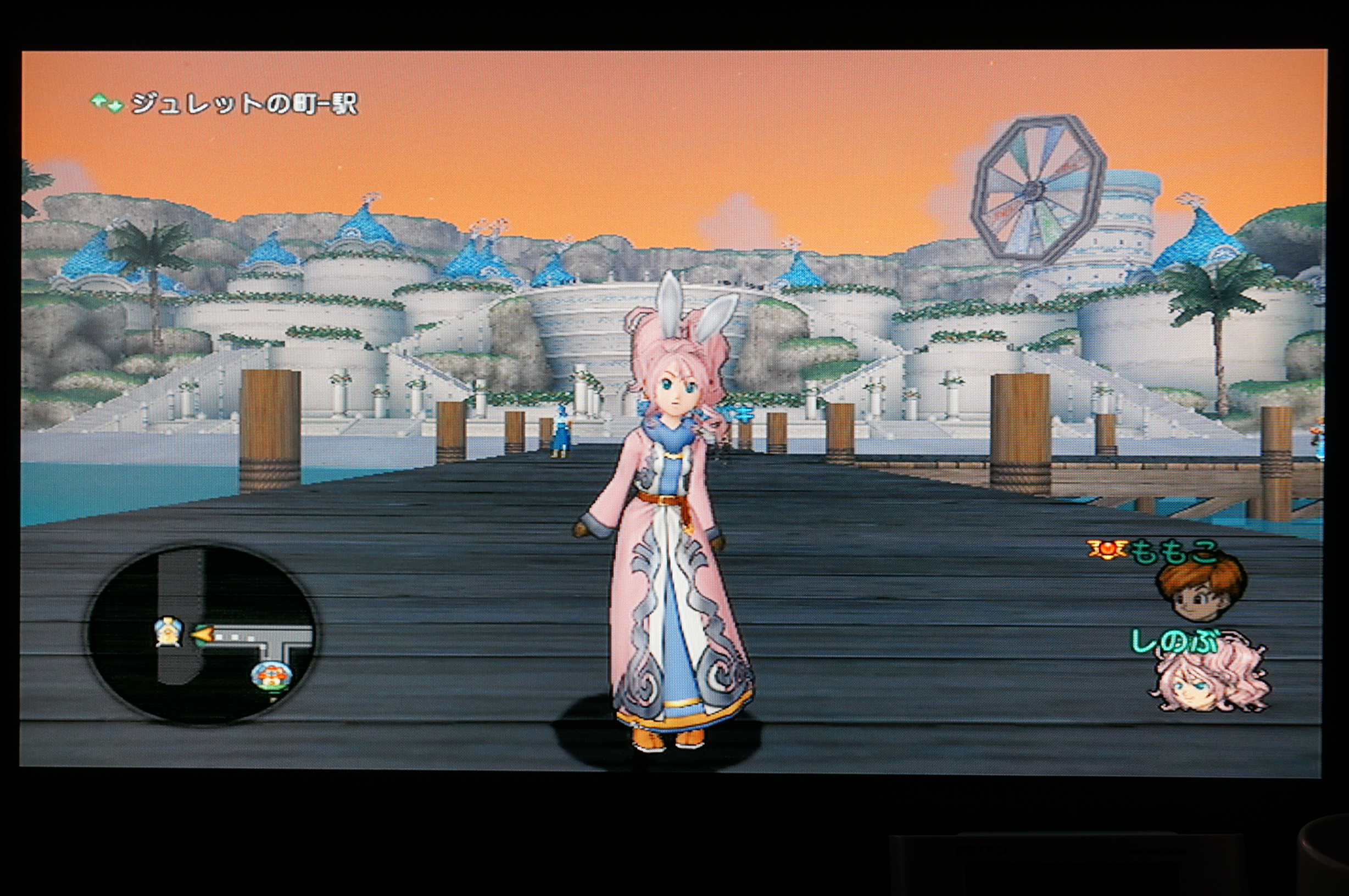Open the circular minimap

(x=201, y=633)
